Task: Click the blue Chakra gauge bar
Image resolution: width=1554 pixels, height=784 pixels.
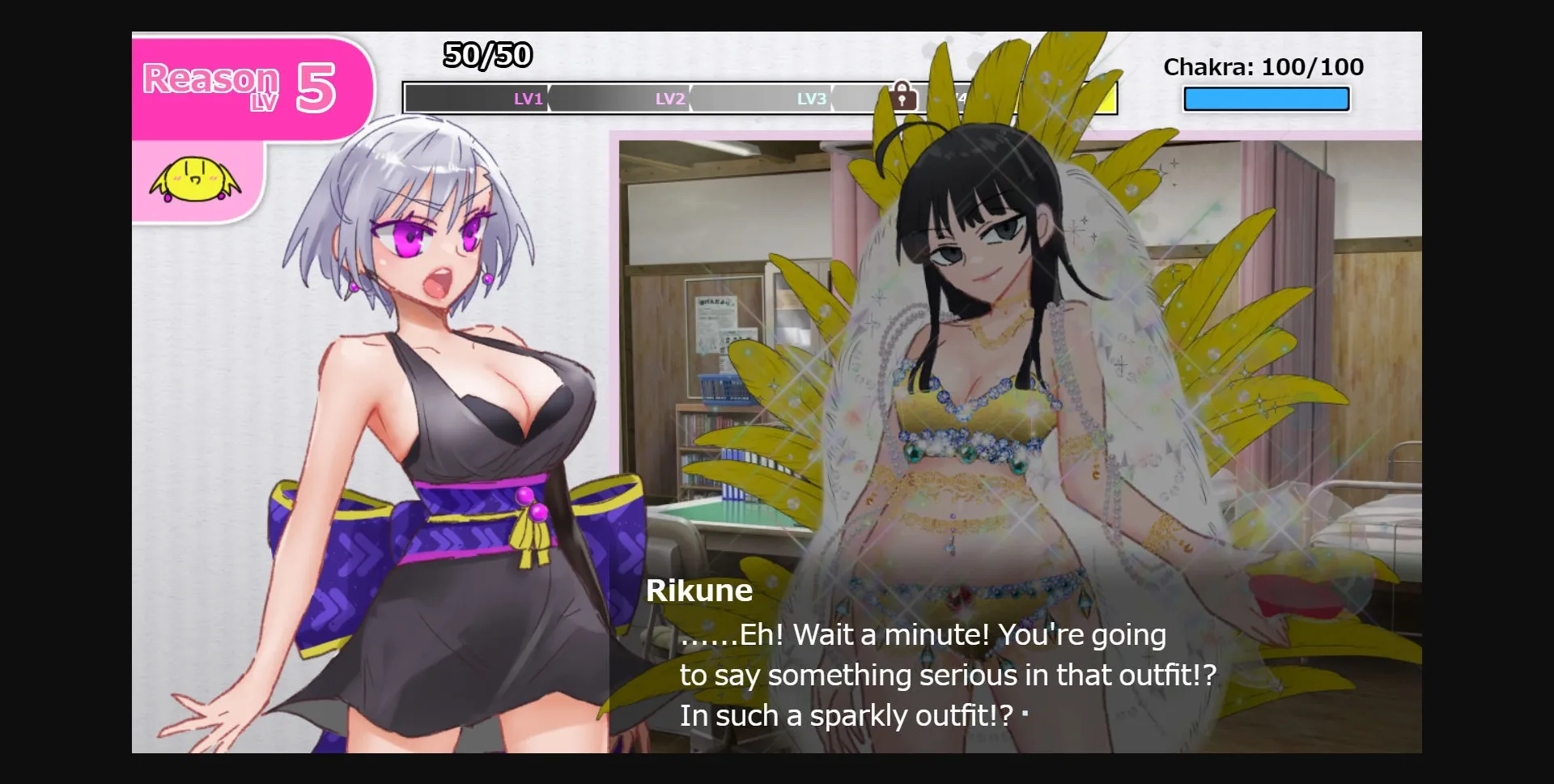Action: [1265, 98]
